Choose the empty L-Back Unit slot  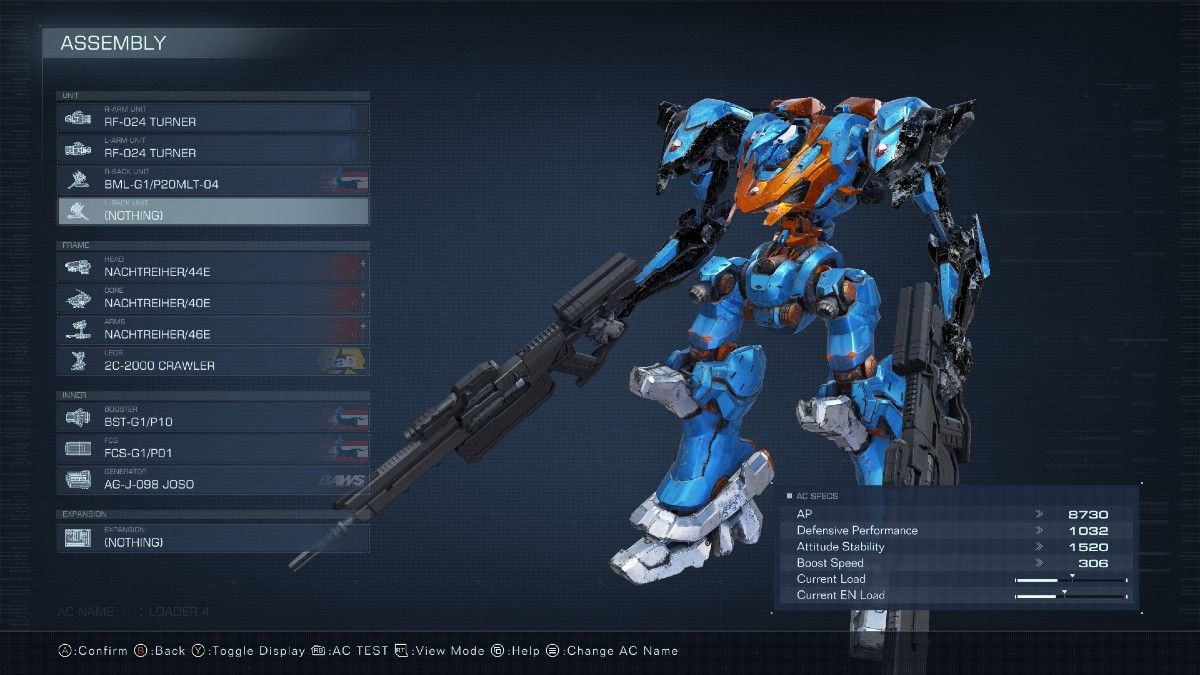pos(213,211)
